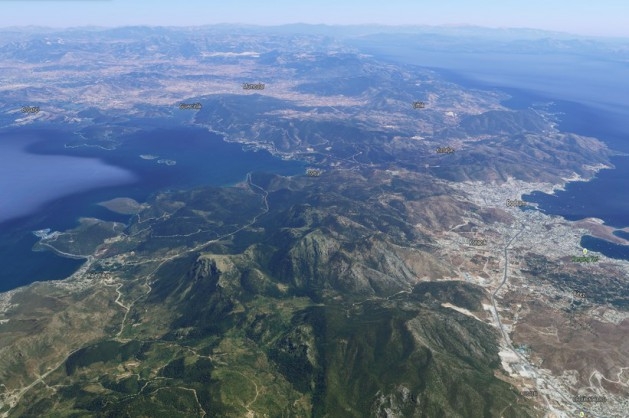Select the Bodrum place label
629x418 pixels.
(515, 203)
